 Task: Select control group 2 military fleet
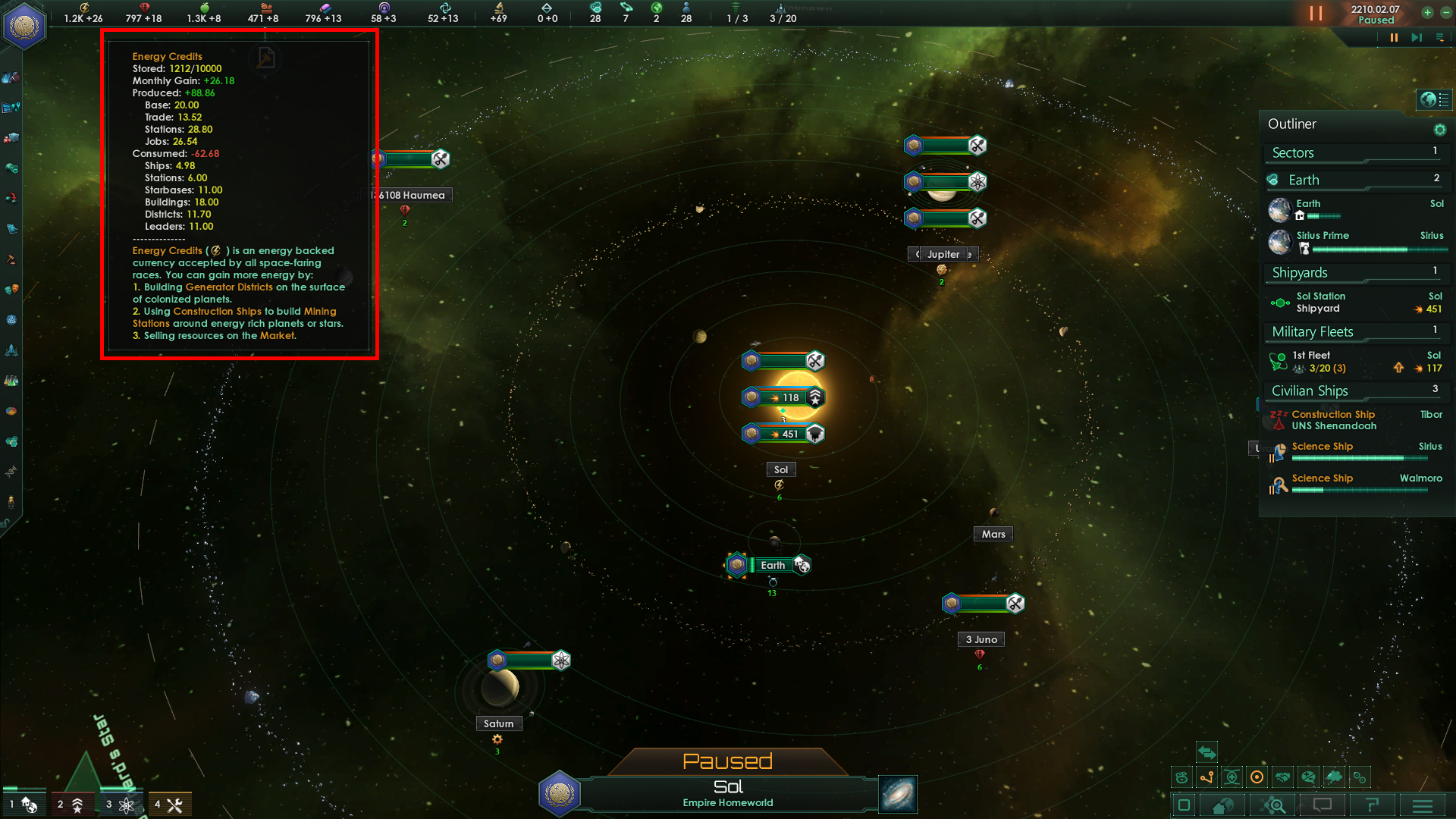click(71, 805)
